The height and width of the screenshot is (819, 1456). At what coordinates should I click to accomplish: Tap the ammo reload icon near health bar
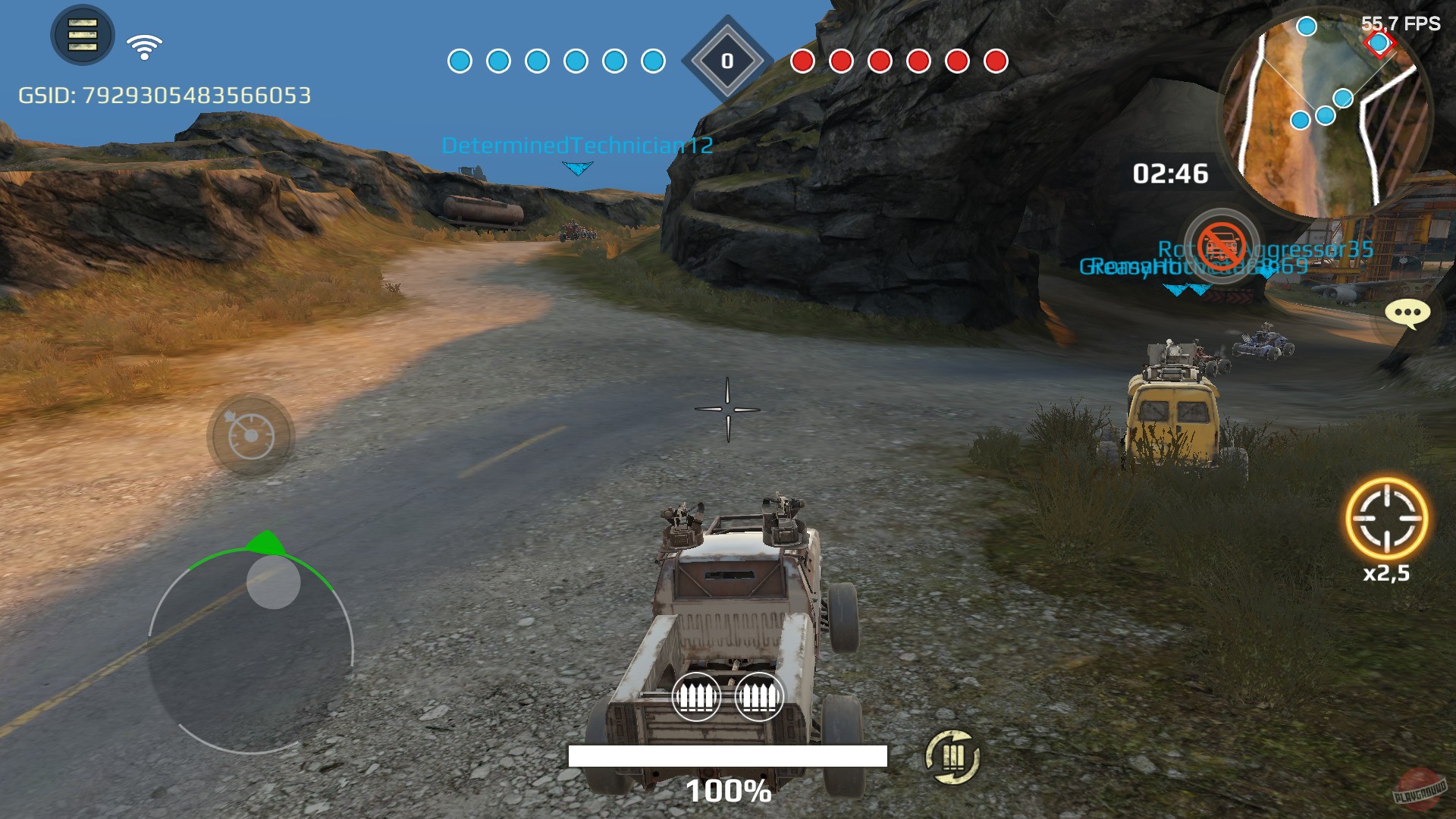952,758
